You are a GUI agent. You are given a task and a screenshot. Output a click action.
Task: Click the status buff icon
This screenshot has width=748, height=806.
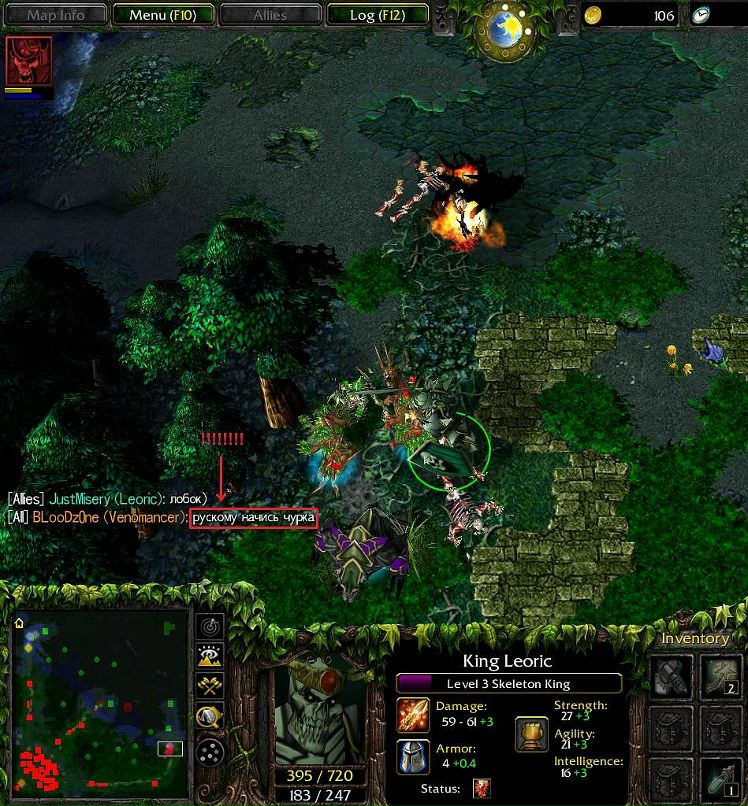(481, 789)
